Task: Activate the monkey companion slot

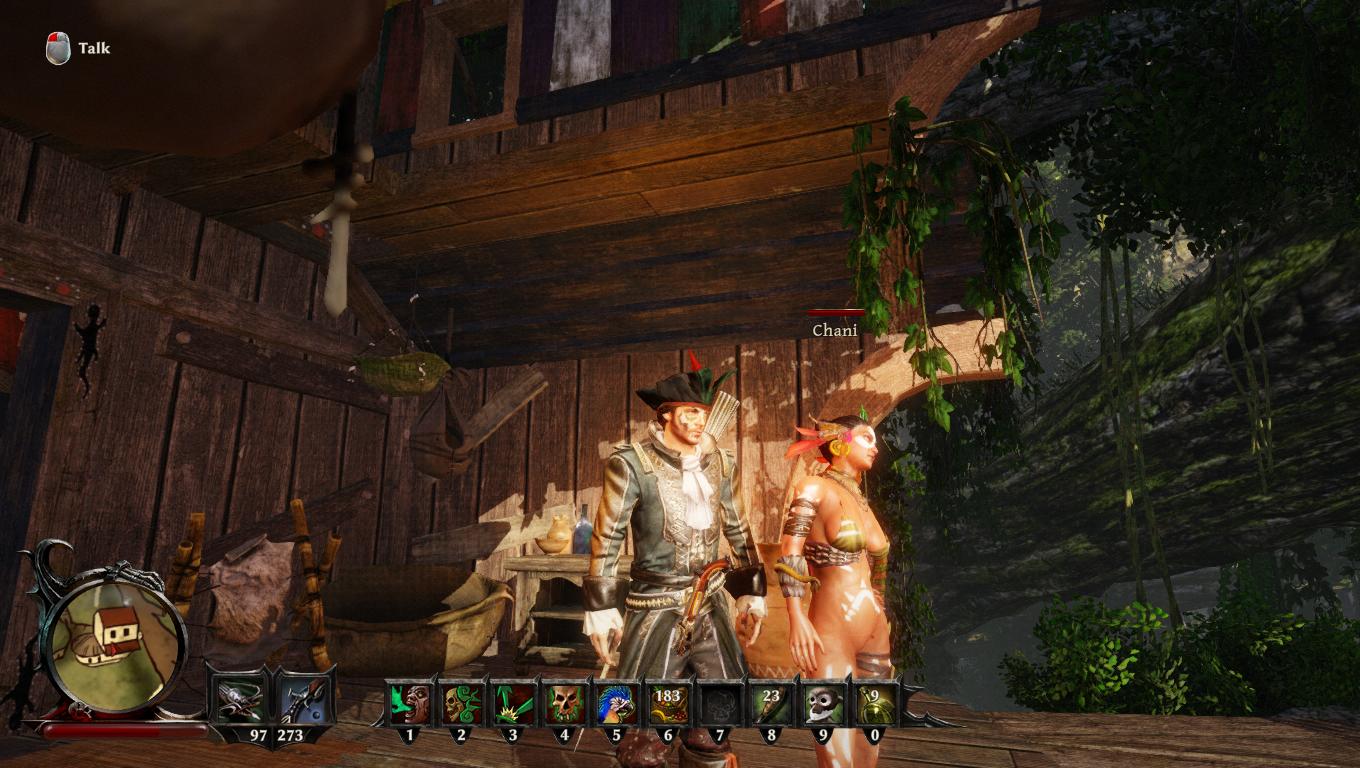Action: click(824, 704)
